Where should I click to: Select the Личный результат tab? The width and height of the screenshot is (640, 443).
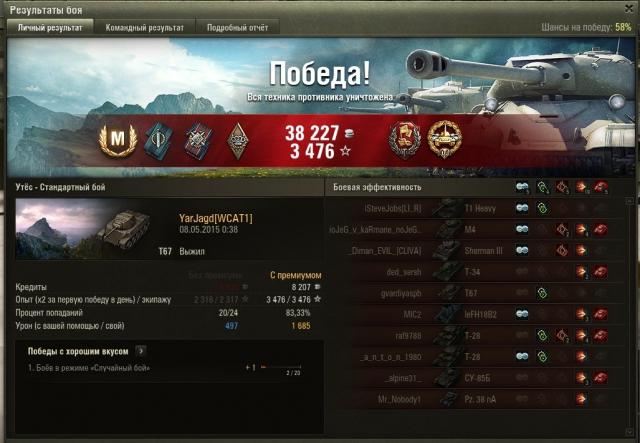(54, 28)
